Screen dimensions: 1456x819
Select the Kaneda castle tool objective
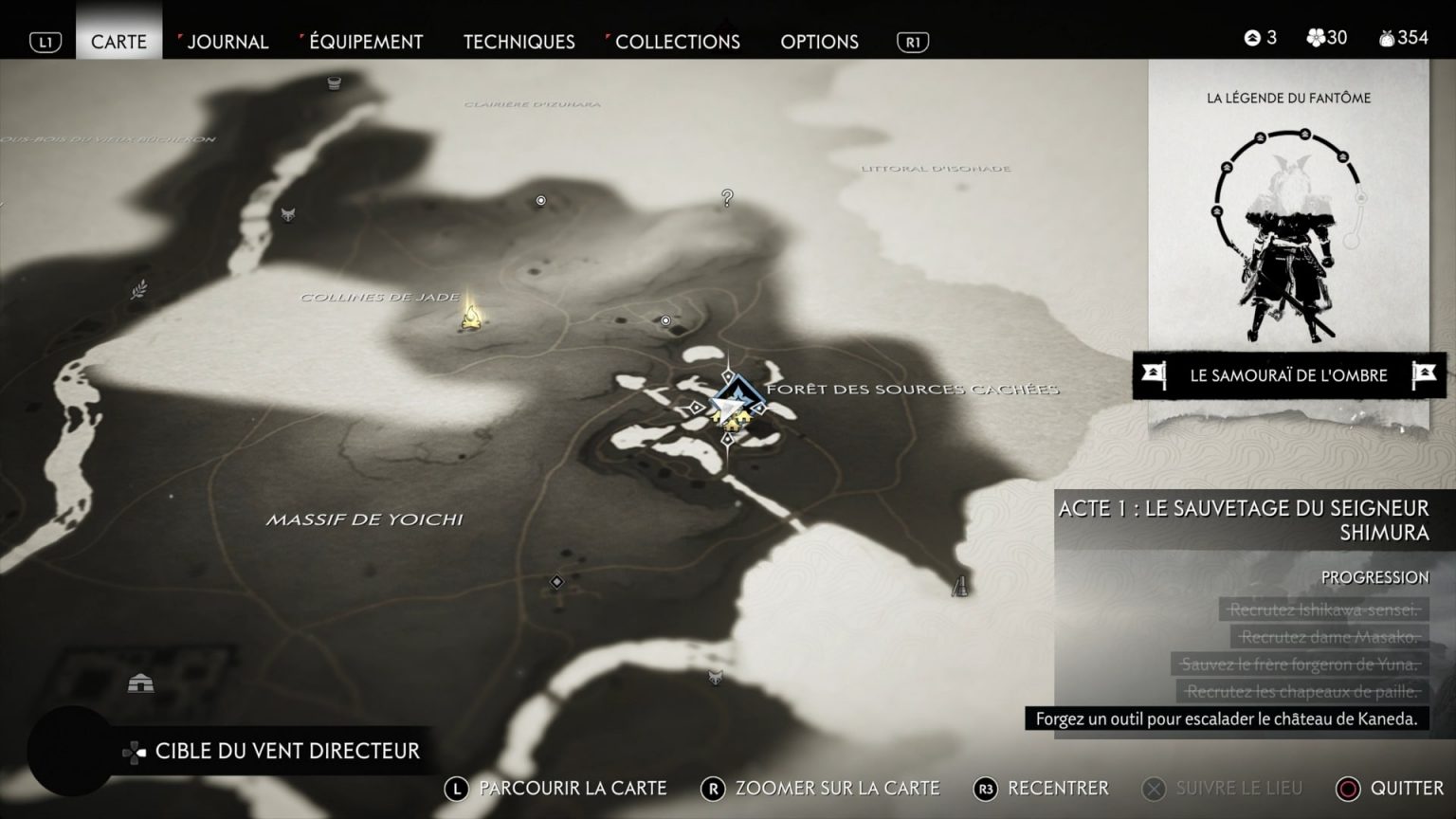click(x=1226, y=719)
